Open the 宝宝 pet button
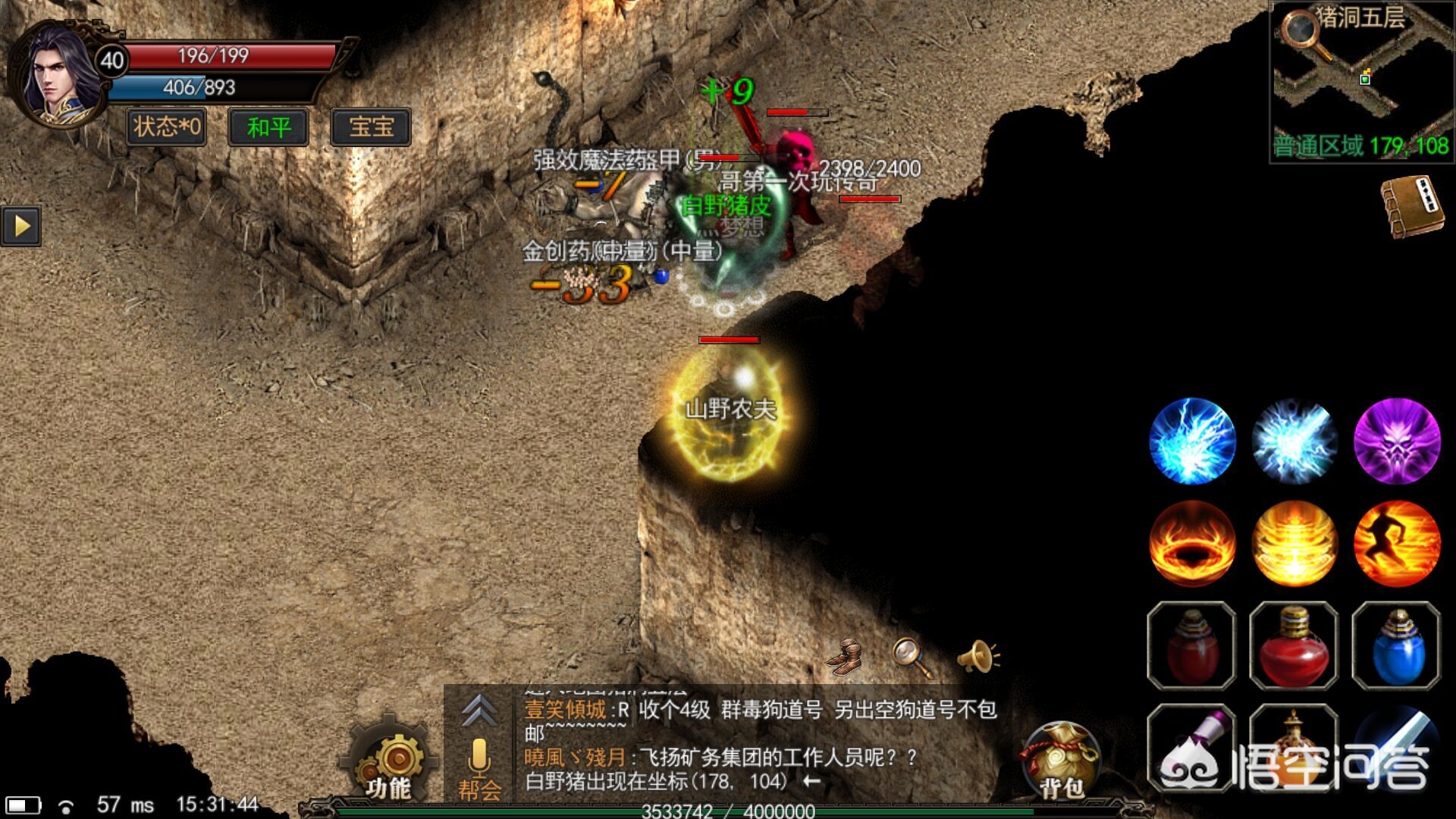Screen dimensions: 1456x819 [x=371, y=127]
